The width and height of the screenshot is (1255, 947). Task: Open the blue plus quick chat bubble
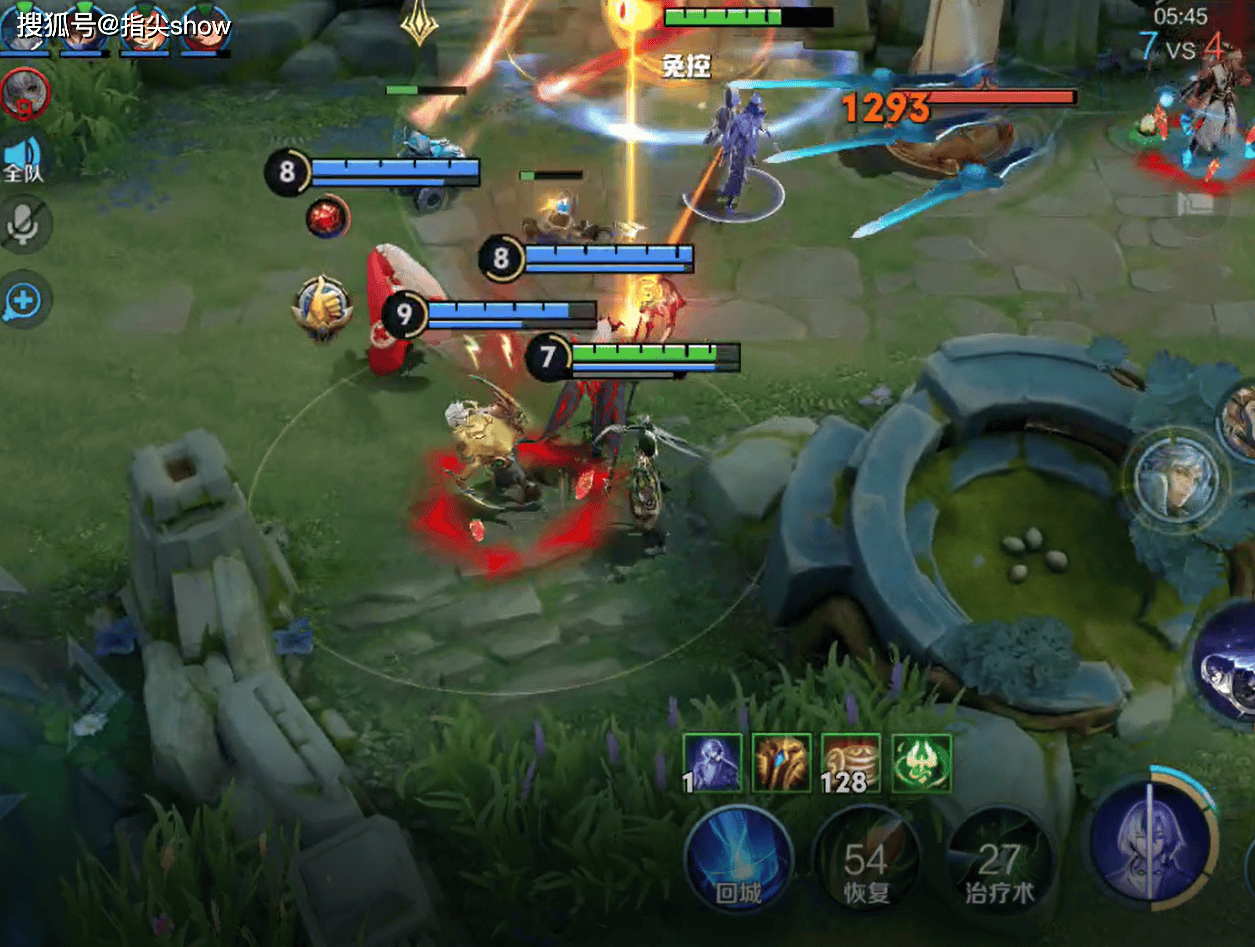[x=23, y=299]
